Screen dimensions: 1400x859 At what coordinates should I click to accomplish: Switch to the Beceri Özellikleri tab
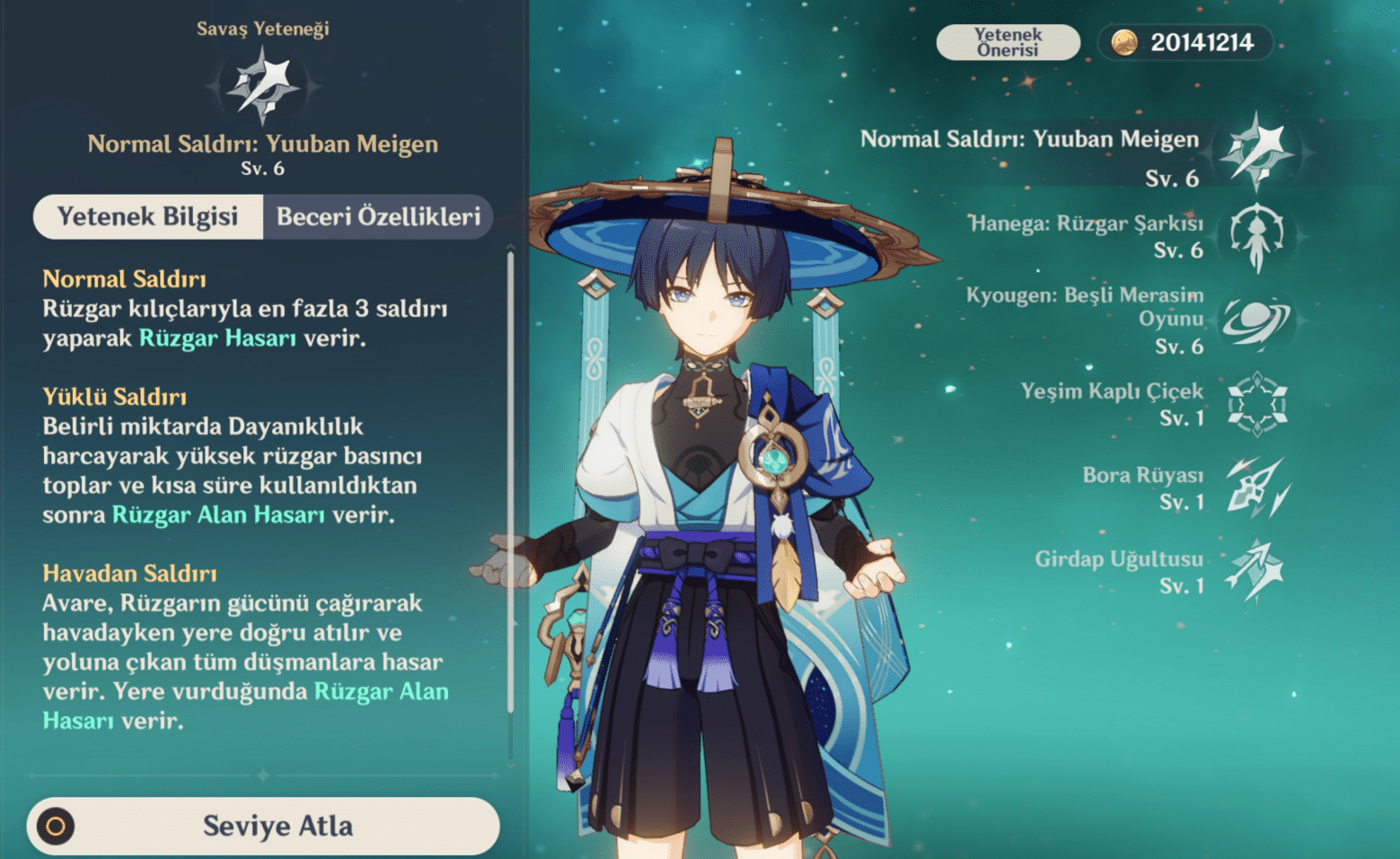click(378, 216)
